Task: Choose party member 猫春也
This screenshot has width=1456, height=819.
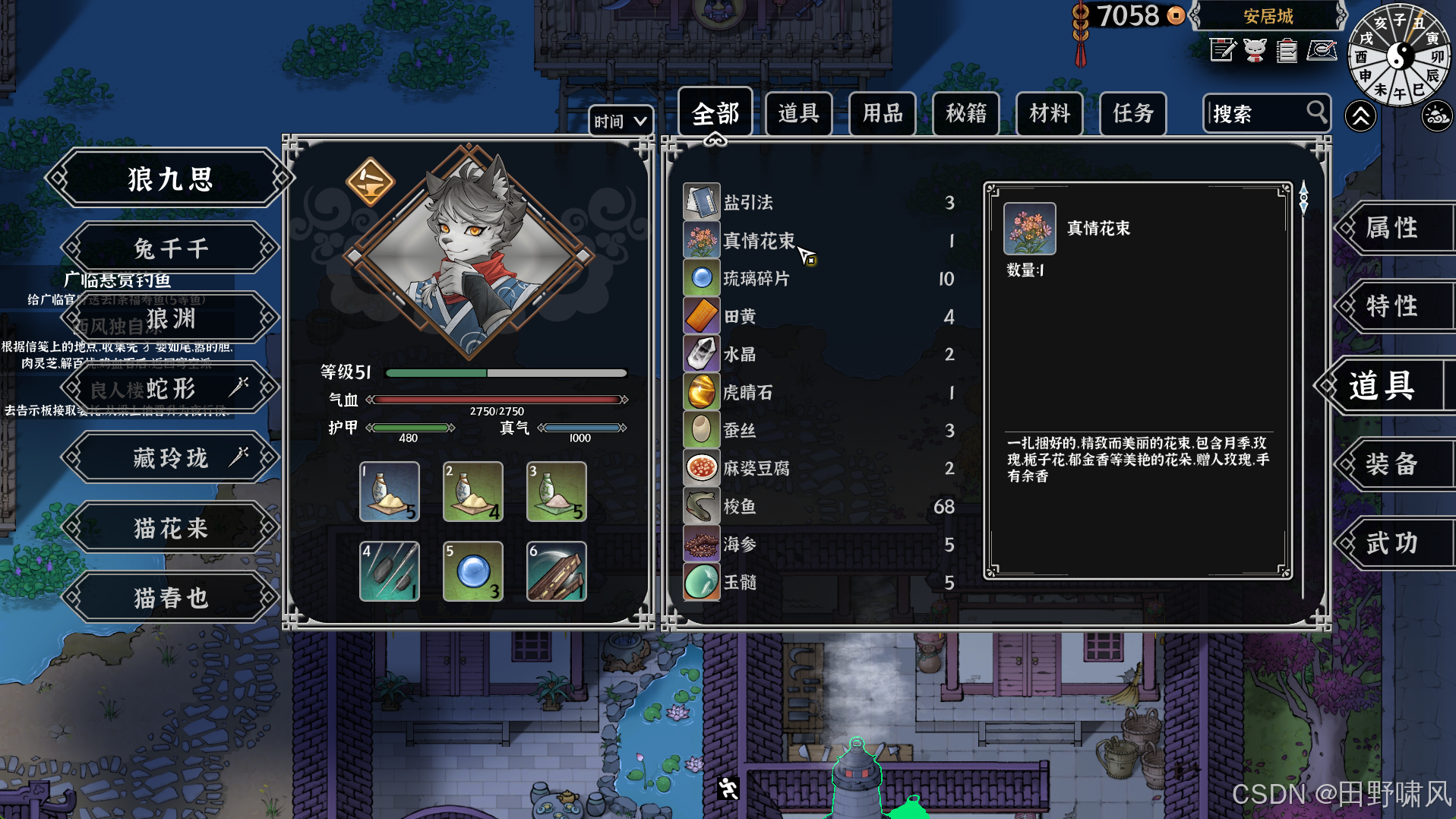Action: click(170, 598)
